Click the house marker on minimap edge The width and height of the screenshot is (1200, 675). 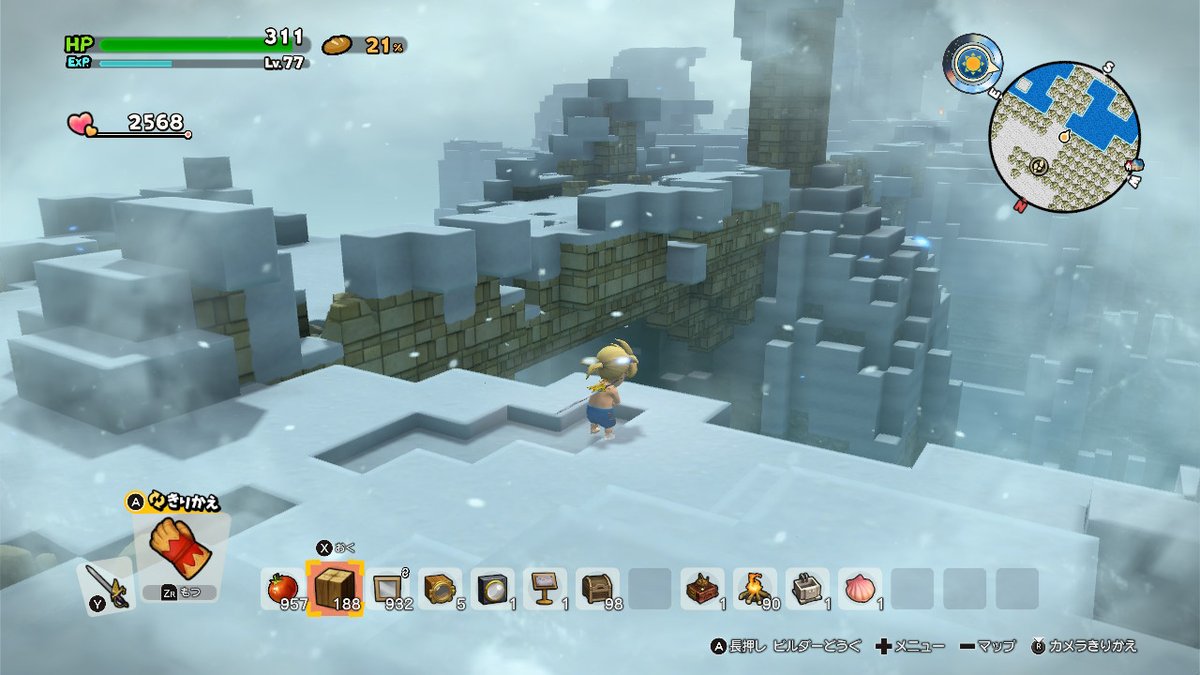[1134, 163]
